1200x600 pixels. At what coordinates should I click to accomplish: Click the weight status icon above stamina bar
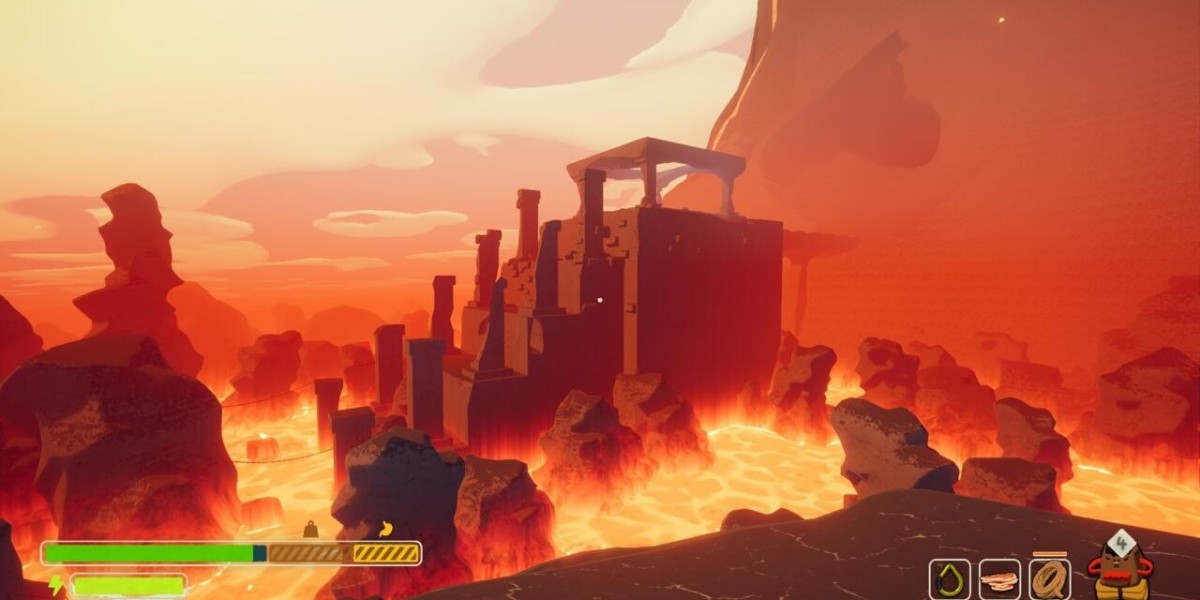[x=310, y=529]
